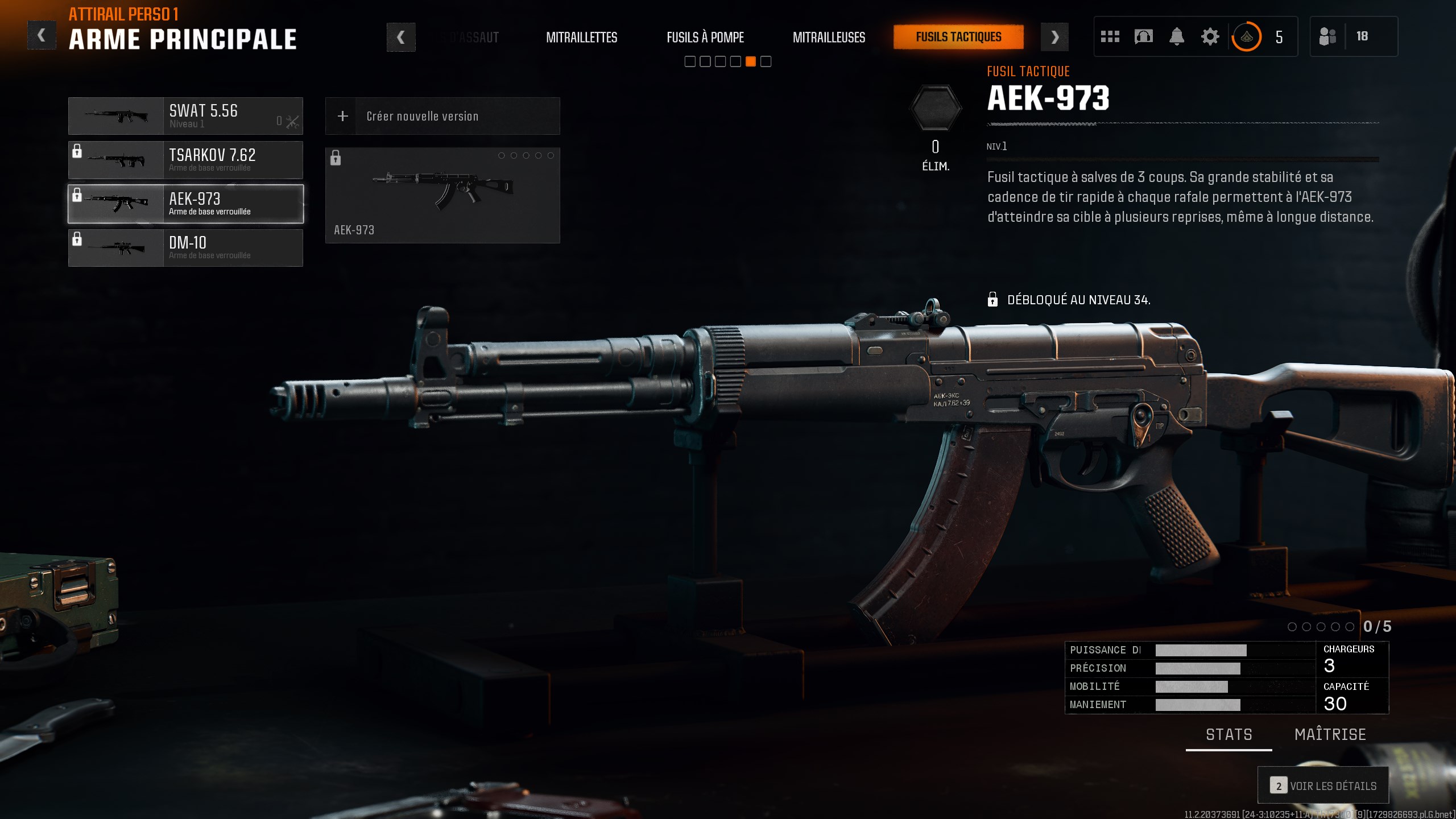Open settings with the gear icon
Screen dimensions: 1456x819
pyautogui.click(x=1210, y=36)
